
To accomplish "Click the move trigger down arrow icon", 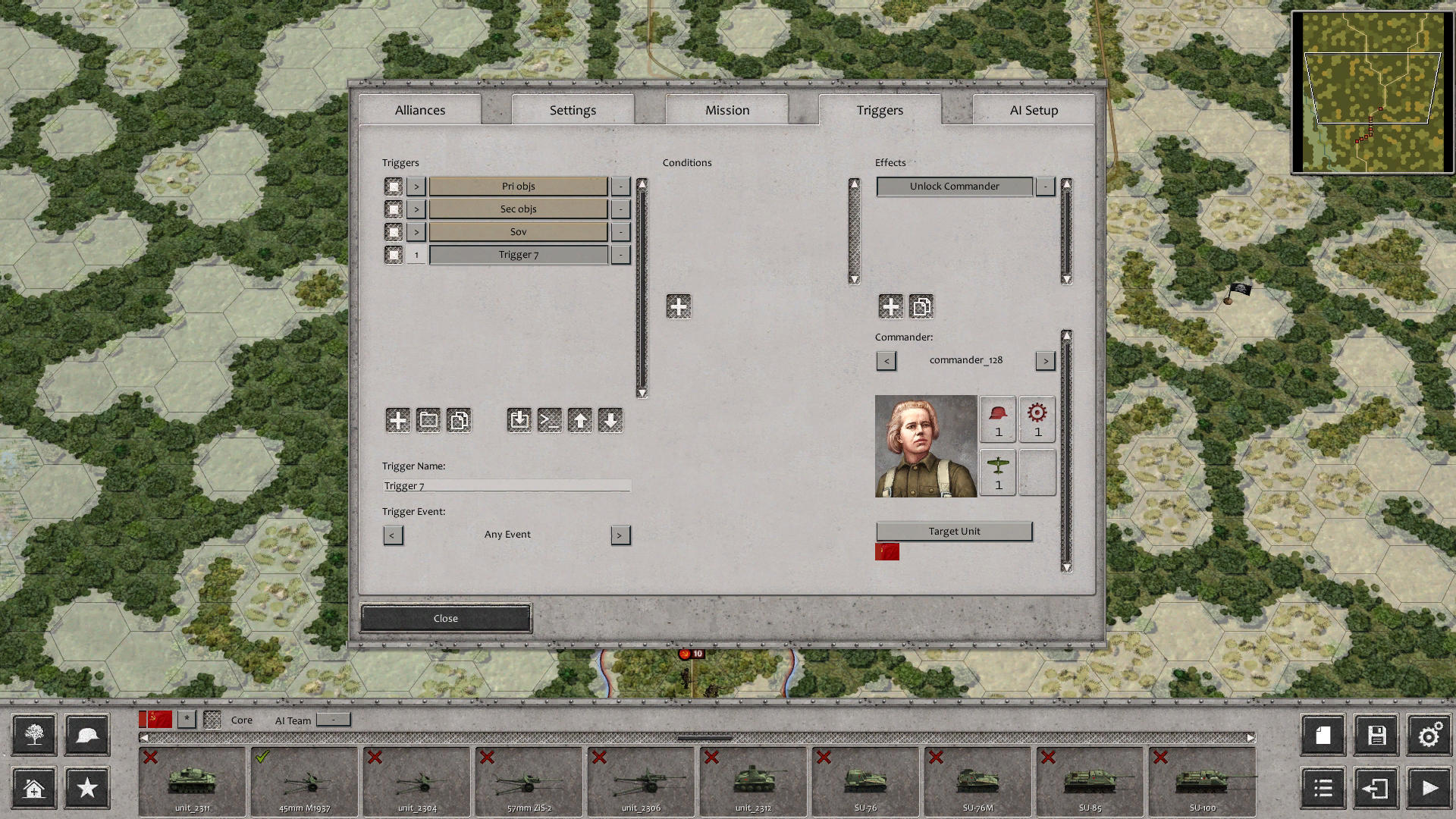I will [611, 420].
